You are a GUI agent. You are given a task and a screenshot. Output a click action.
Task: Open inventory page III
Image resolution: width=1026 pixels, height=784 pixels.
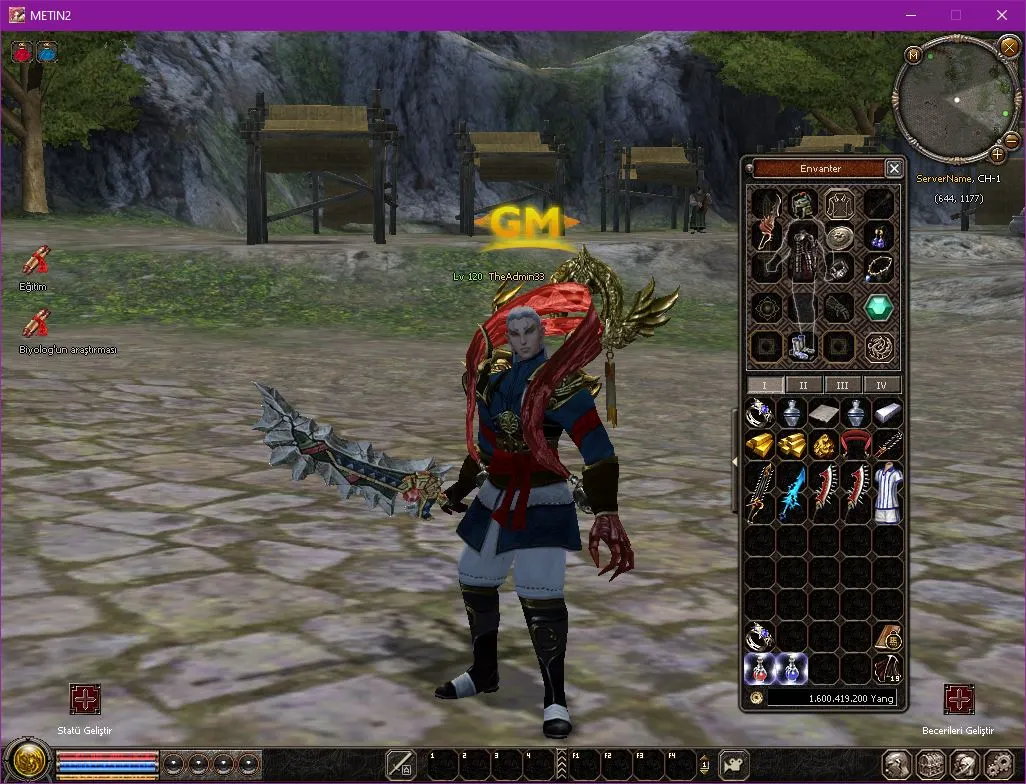842,385
